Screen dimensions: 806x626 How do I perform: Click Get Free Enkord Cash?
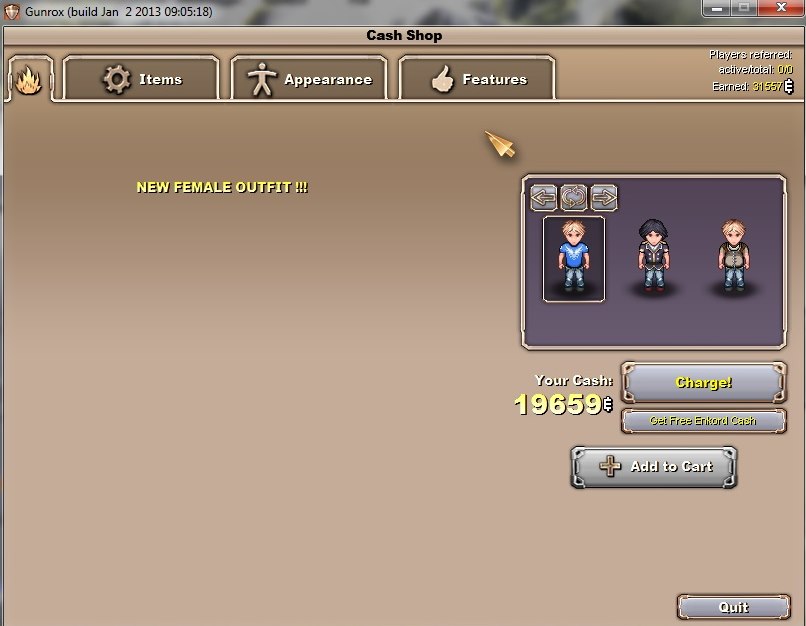click(703, 421)
